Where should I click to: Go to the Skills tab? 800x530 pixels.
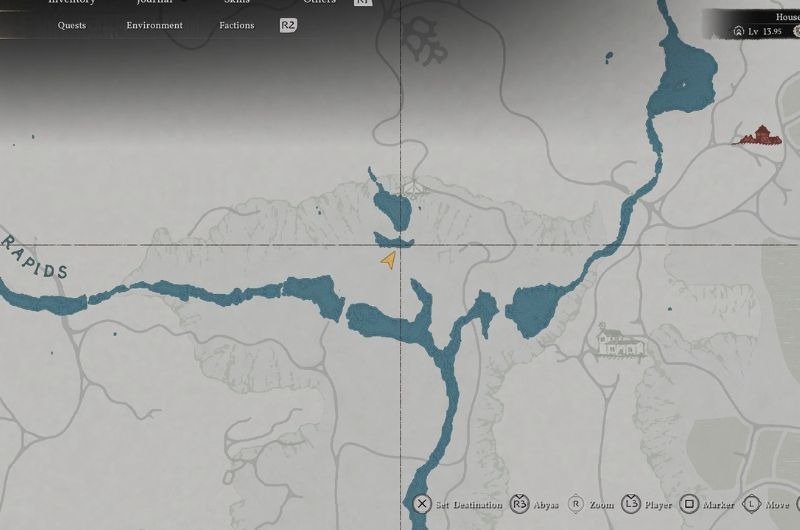(237, 3)
